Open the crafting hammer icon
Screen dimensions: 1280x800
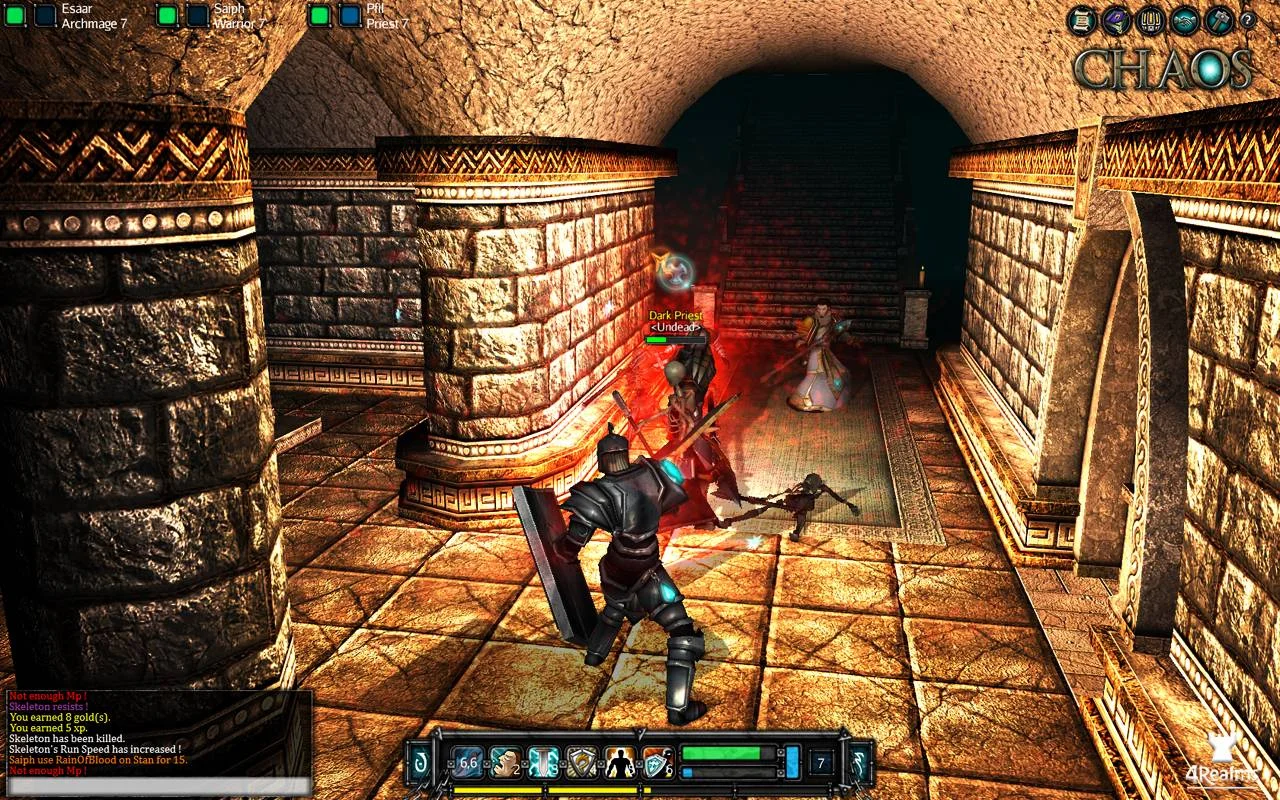pos(1219,18)
